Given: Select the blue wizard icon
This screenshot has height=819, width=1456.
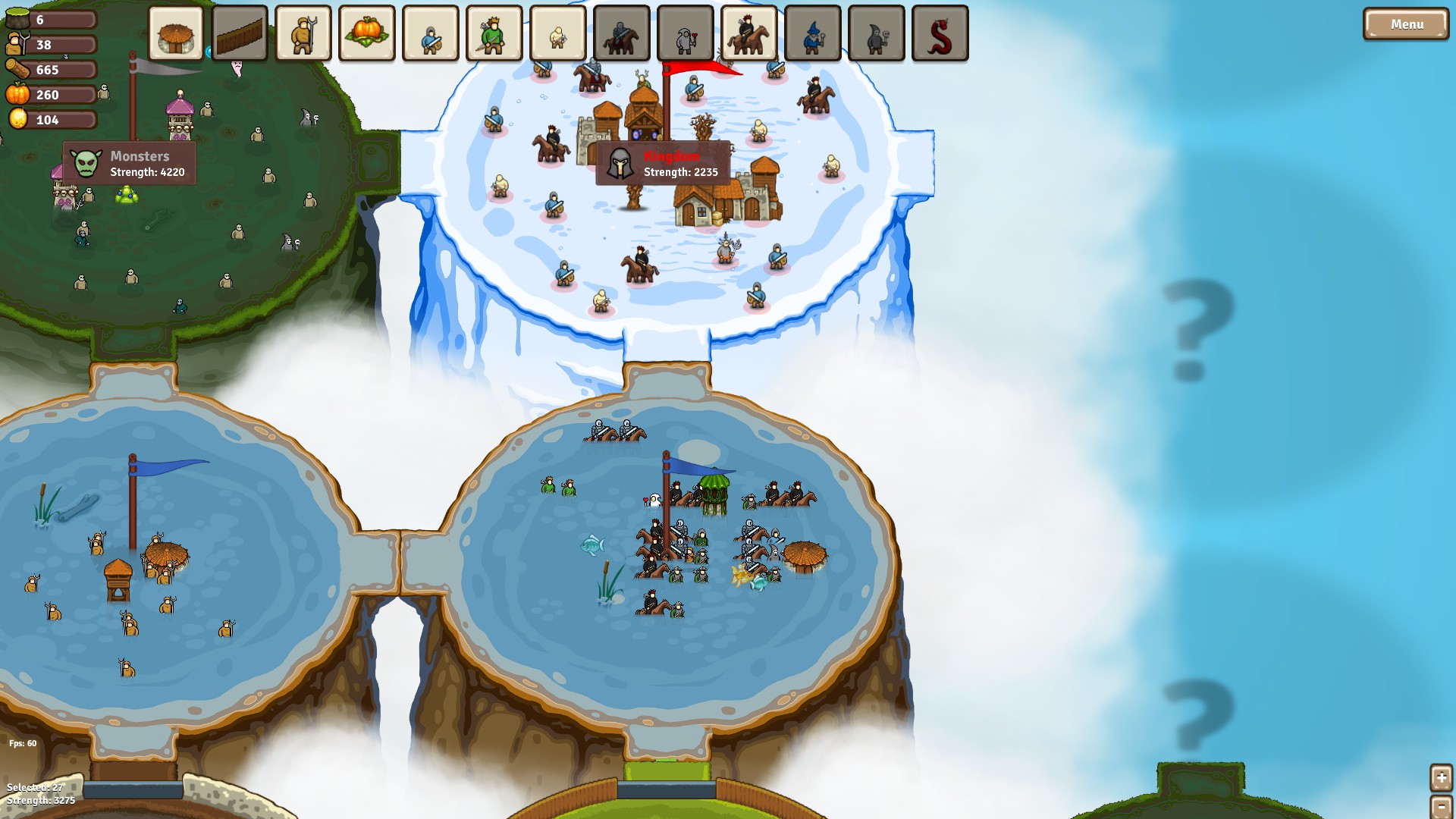Looking at the screenshot, I should [x=812, y=33].
